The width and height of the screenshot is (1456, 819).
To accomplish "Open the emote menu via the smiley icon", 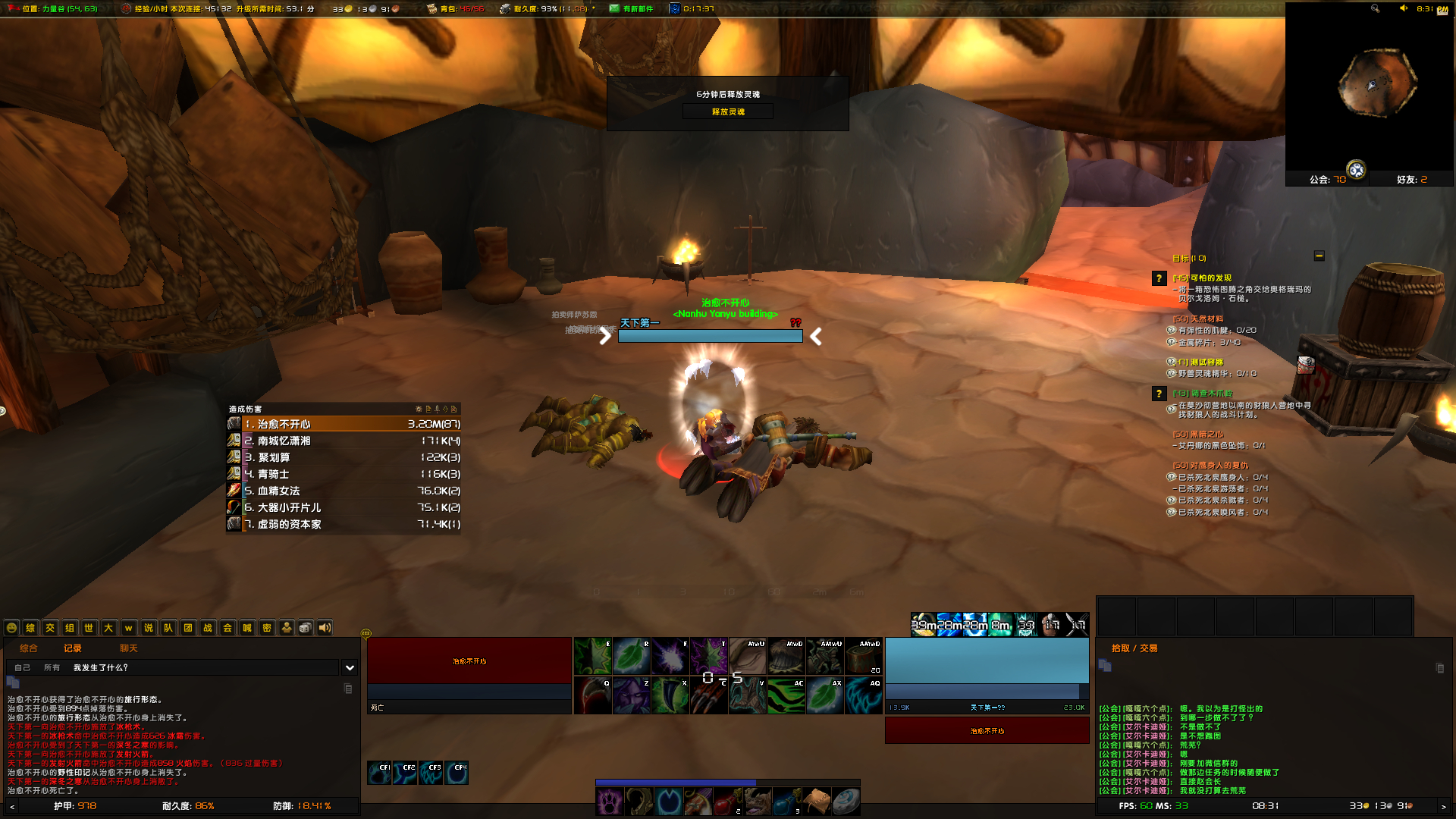I will pos(11,628).
